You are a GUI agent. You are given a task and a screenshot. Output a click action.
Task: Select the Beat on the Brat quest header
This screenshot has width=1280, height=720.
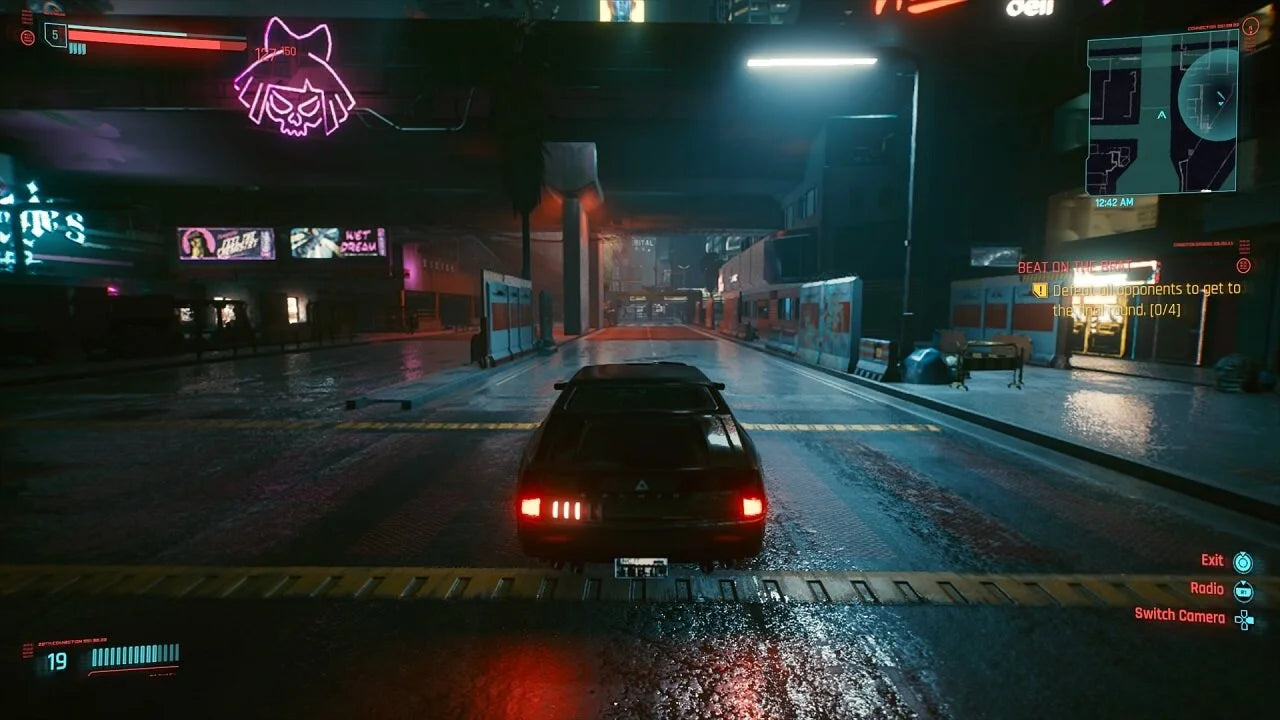[x=1075, y=267]
